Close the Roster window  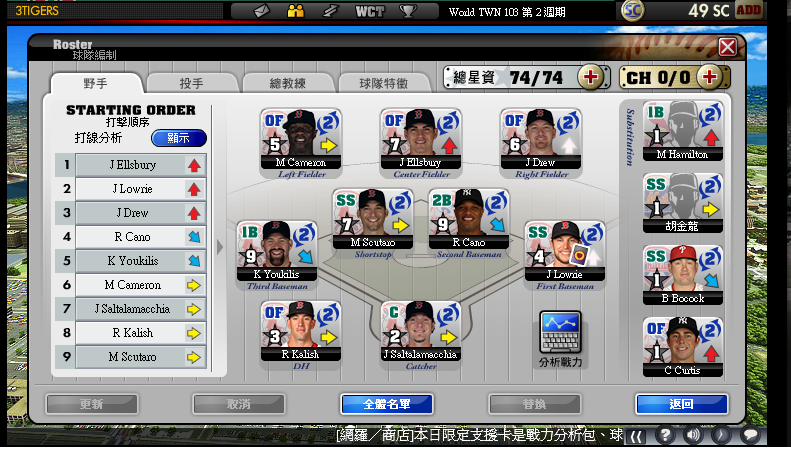pyautogui.click(x=727, y=47)
